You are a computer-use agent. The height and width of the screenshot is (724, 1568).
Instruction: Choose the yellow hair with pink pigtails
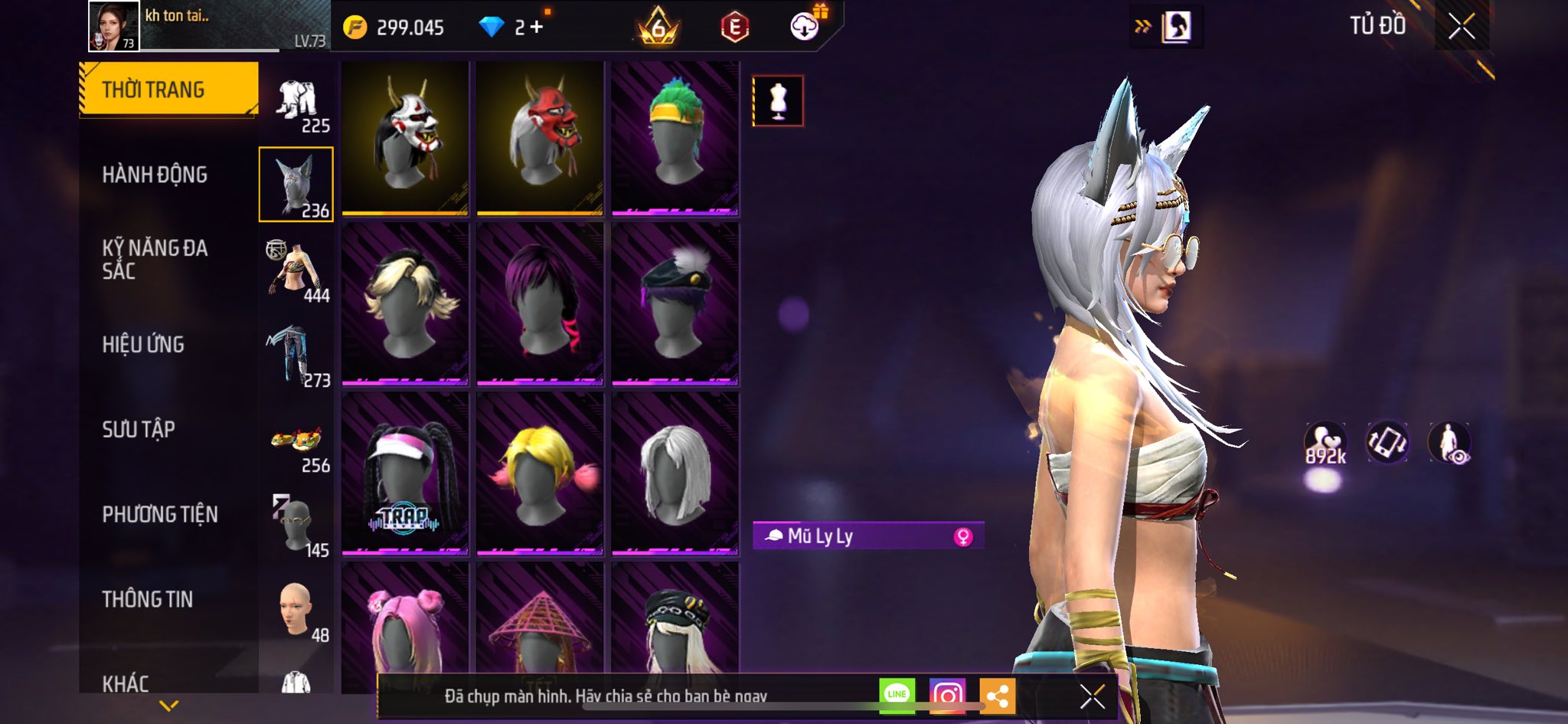pos(540,473)
